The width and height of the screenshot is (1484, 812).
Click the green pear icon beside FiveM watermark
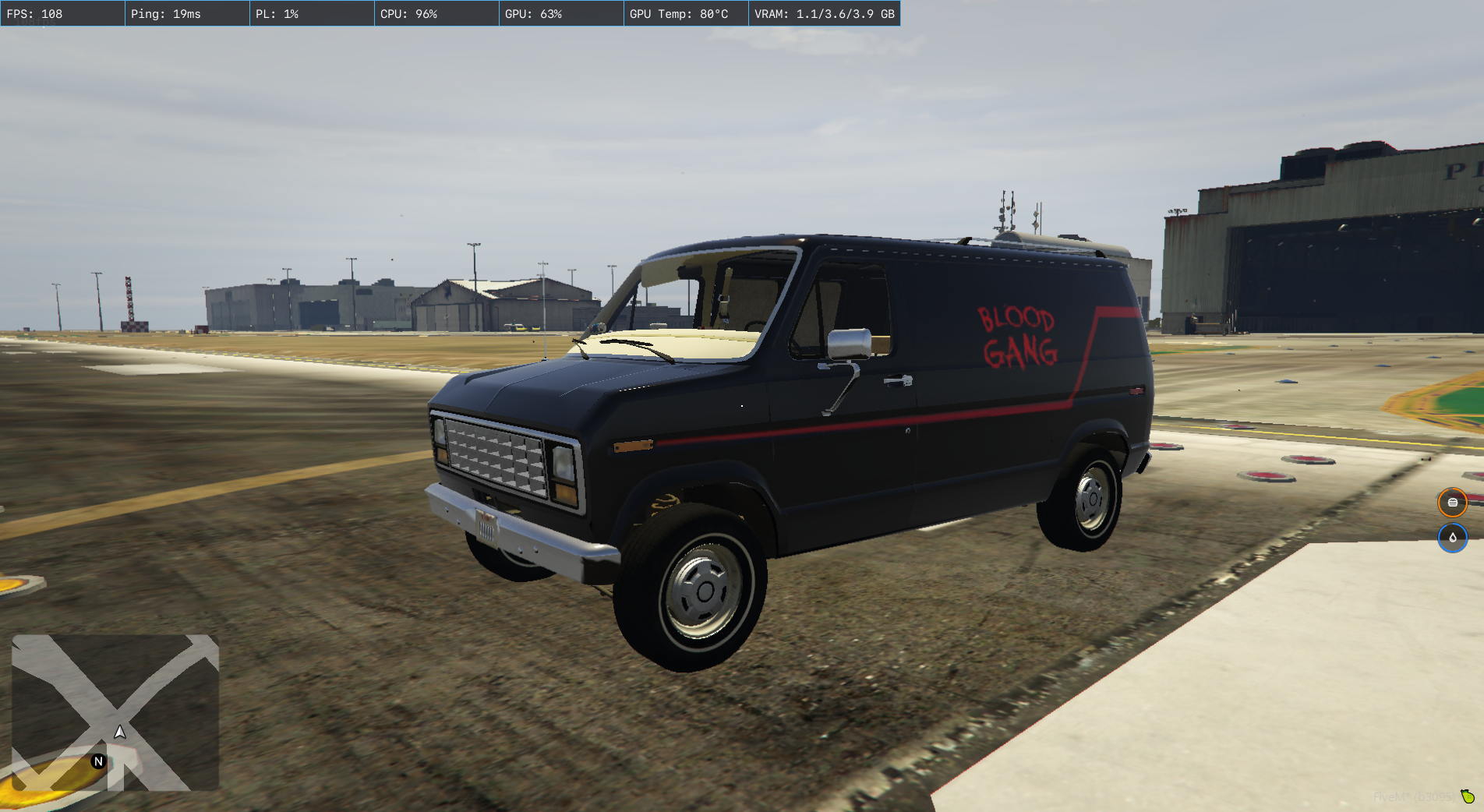(1468, 796)
